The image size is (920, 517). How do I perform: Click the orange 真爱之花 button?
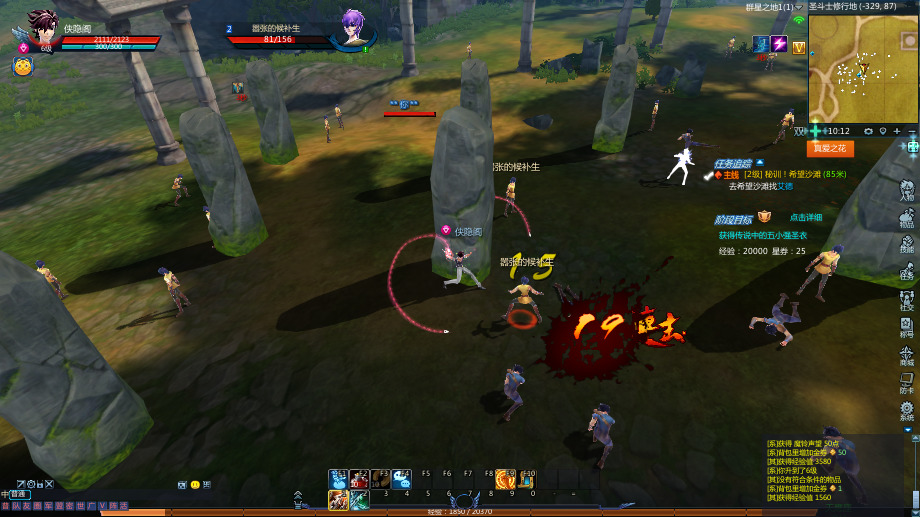pos(830,149)
